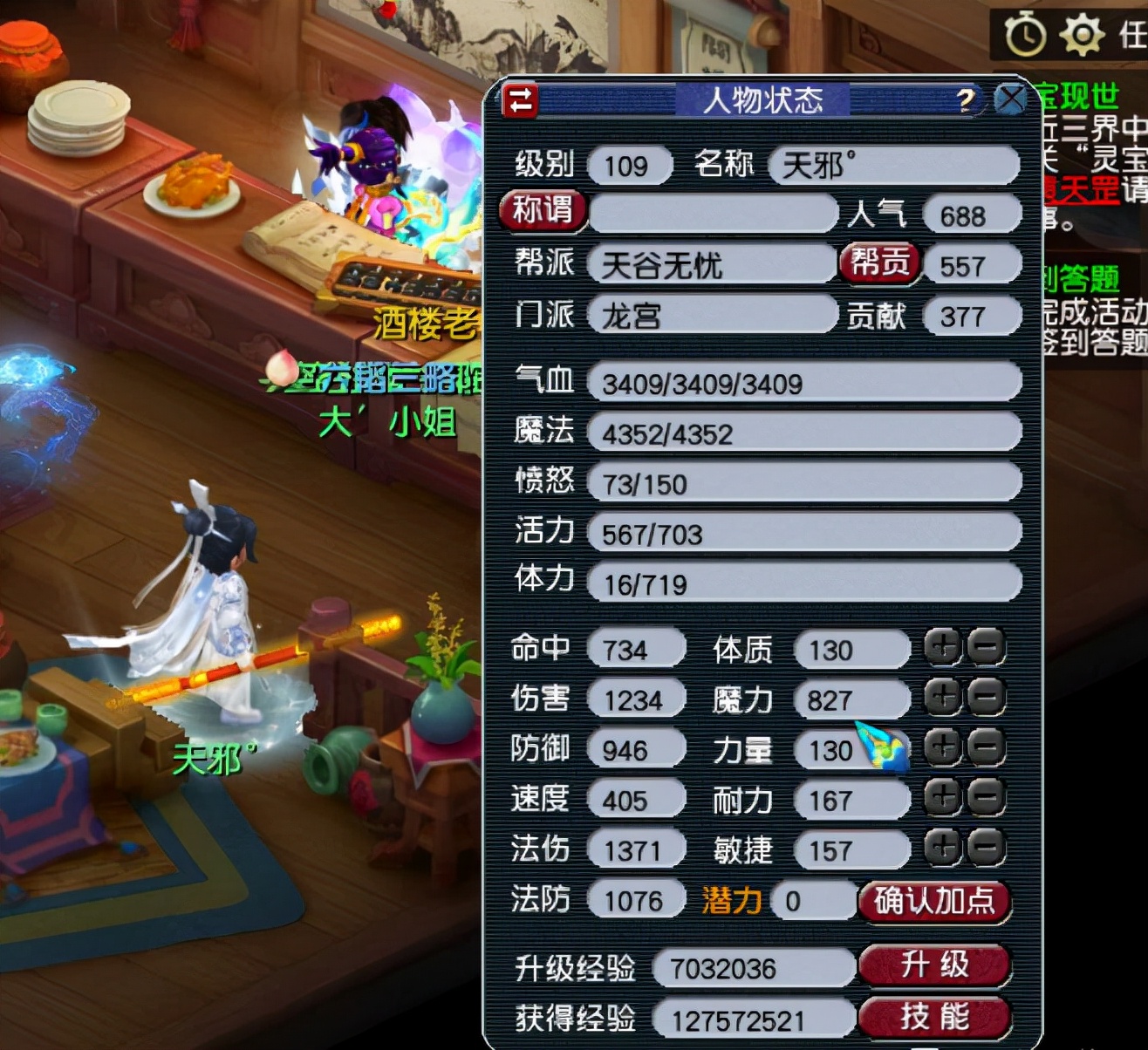
Task: Open the settings gear icon
Action: coord(1082,35)
